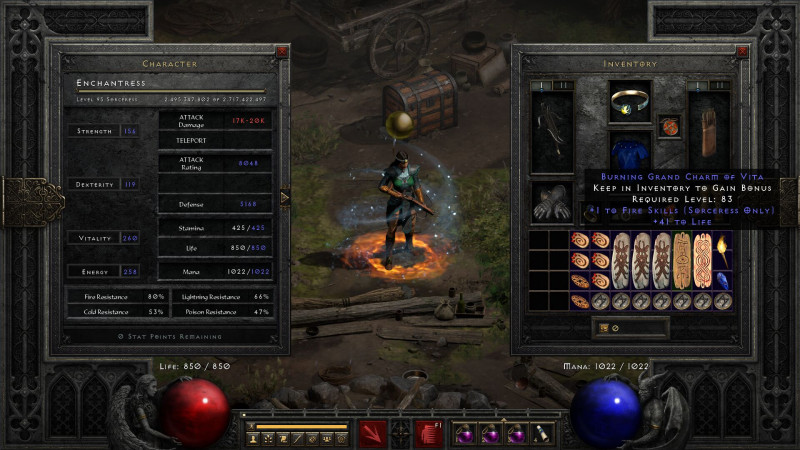The width and height of the screenshot is (800, 450).
Task: Close the Character panel
Action: point(283,51)
